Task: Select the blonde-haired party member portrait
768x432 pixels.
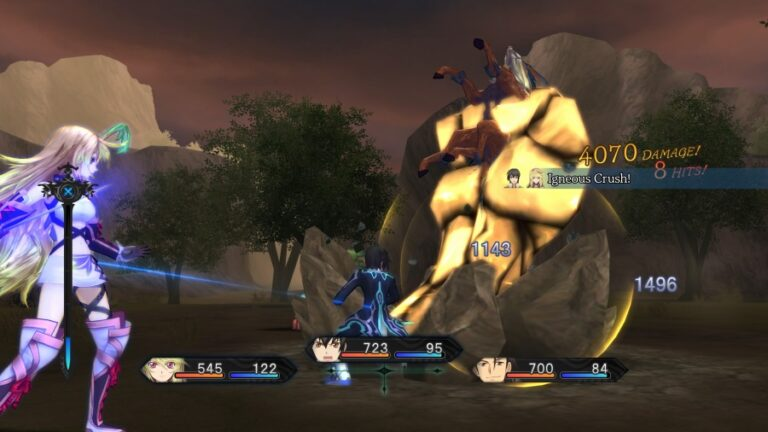Action: pos(163,369)
